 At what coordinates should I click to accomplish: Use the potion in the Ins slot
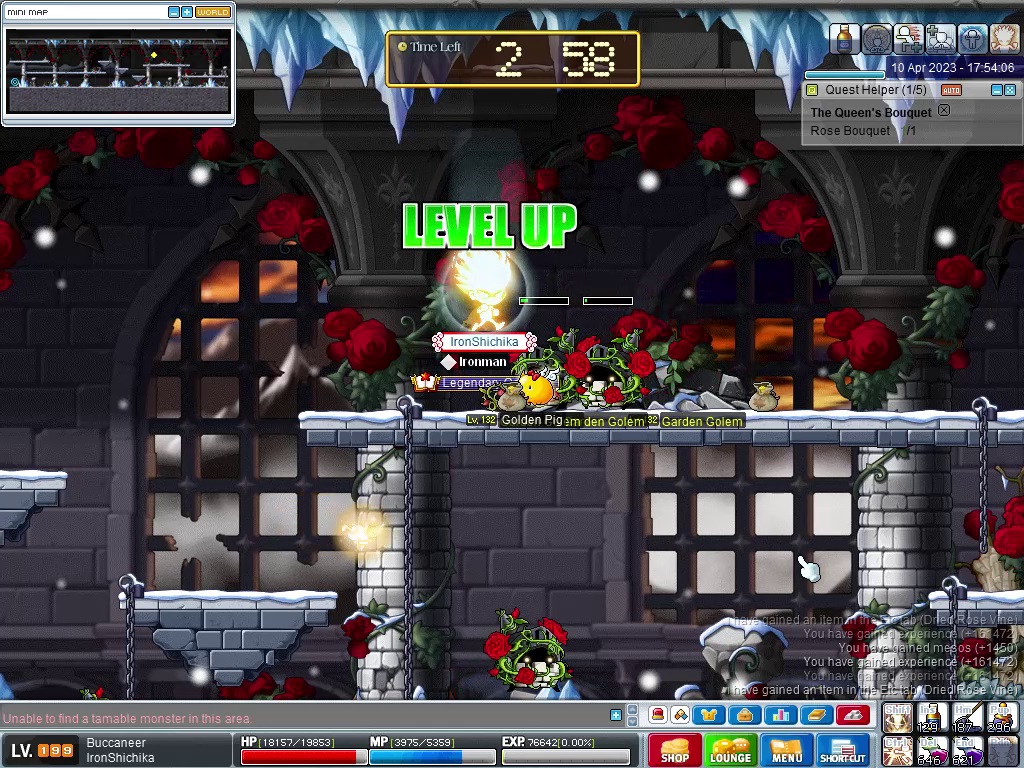[x=931, y=718]
